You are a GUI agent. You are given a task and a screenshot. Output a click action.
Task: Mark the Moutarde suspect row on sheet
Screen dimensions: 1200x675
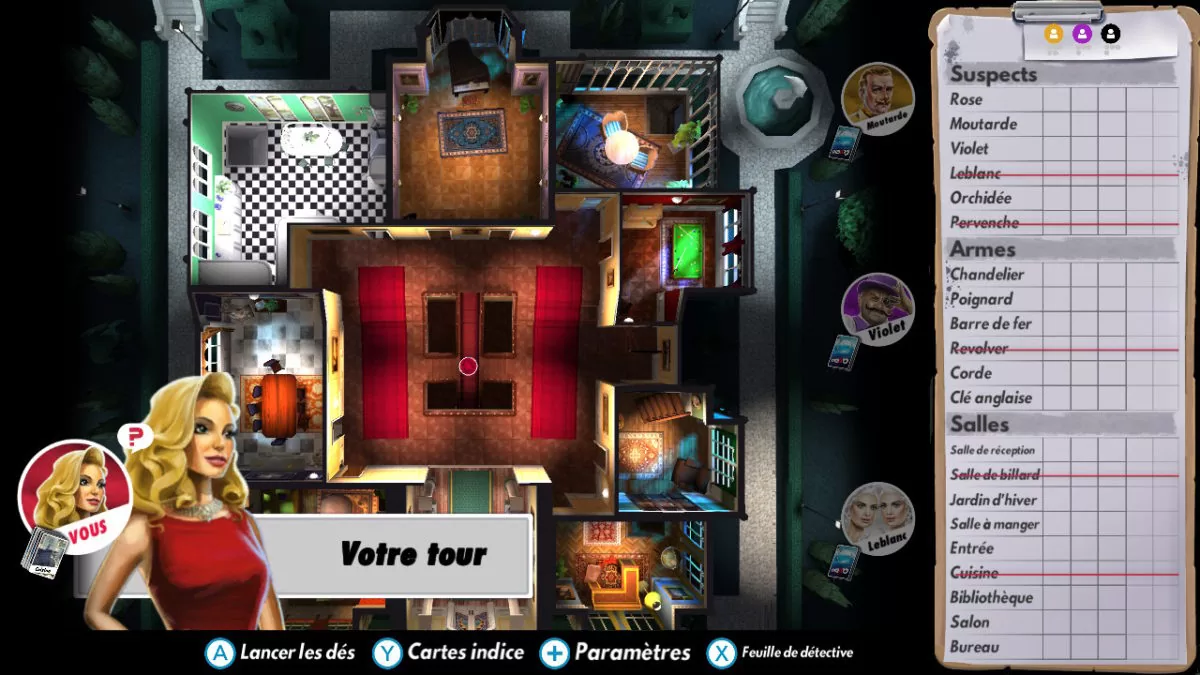[x=984, y=124]
